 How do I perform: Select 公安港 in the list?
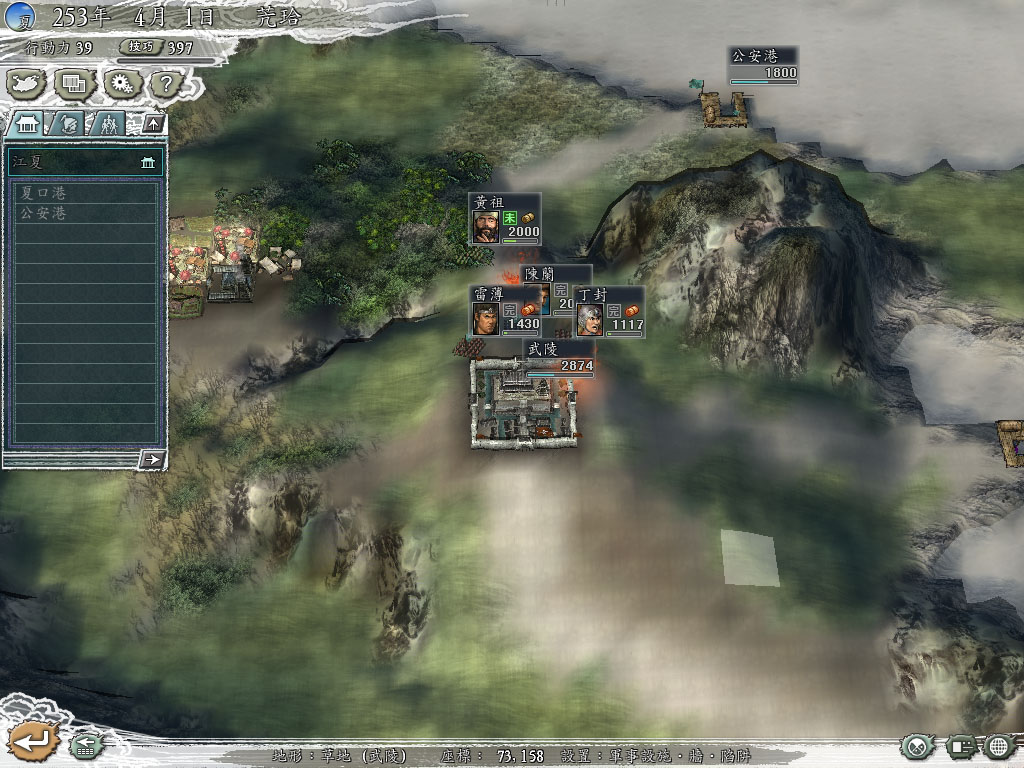click(x=85, y=213)
